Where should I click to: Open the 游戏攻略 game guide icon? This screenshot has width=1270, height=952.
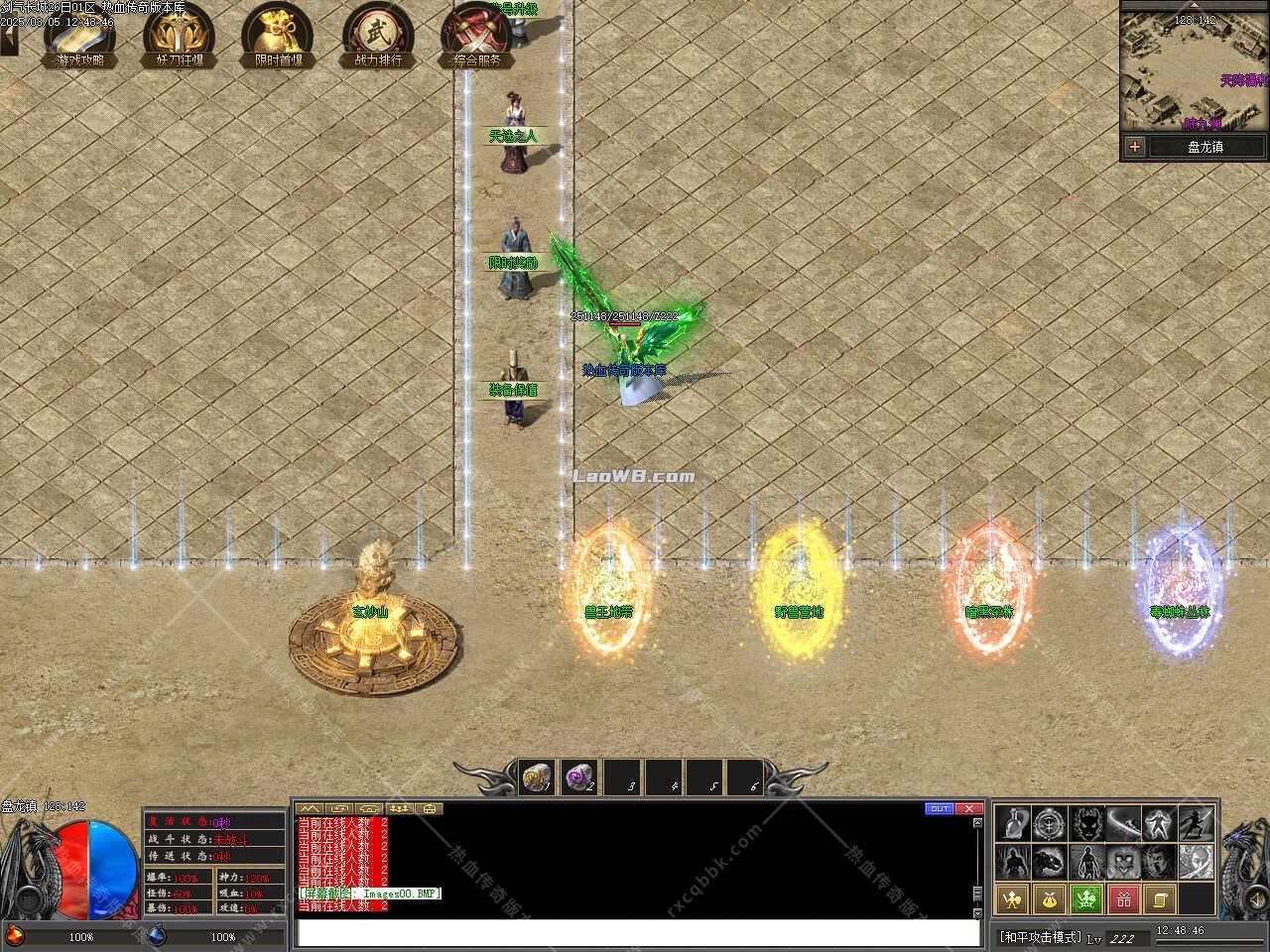click(79, 37)
